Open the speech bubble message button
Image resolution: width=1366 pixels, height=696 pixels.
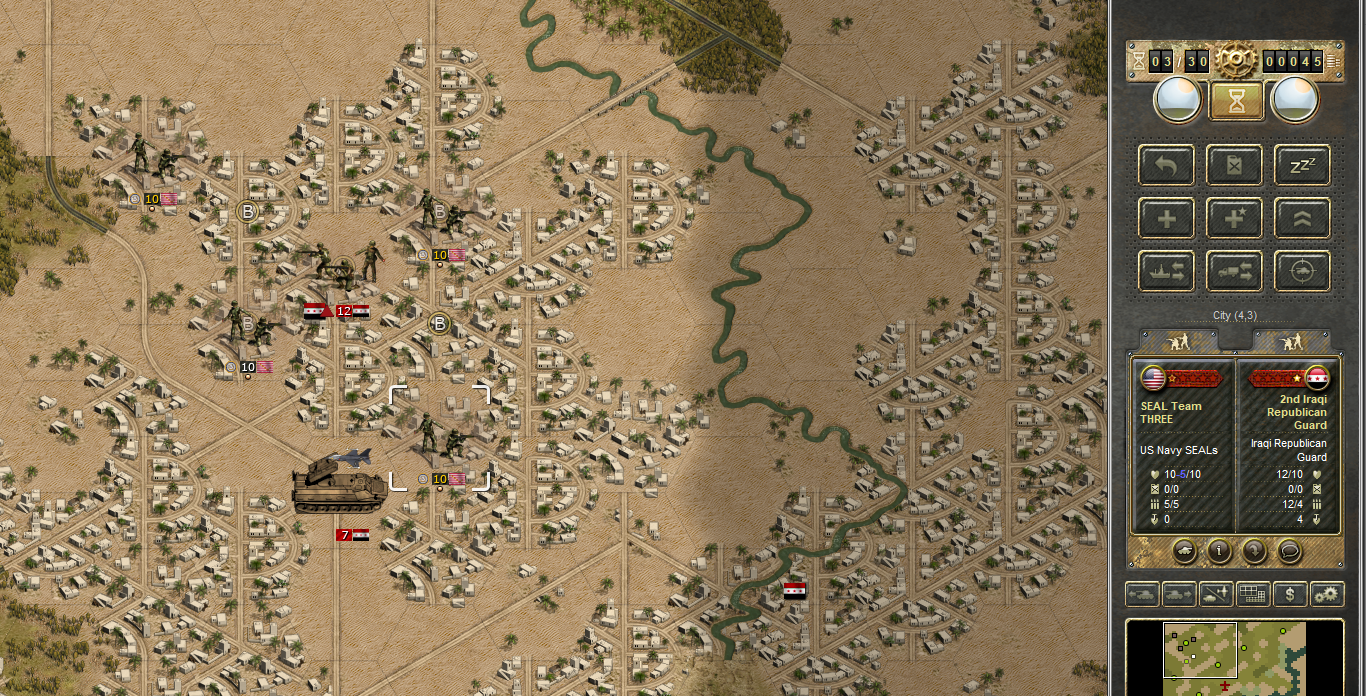click(1289, 549)
